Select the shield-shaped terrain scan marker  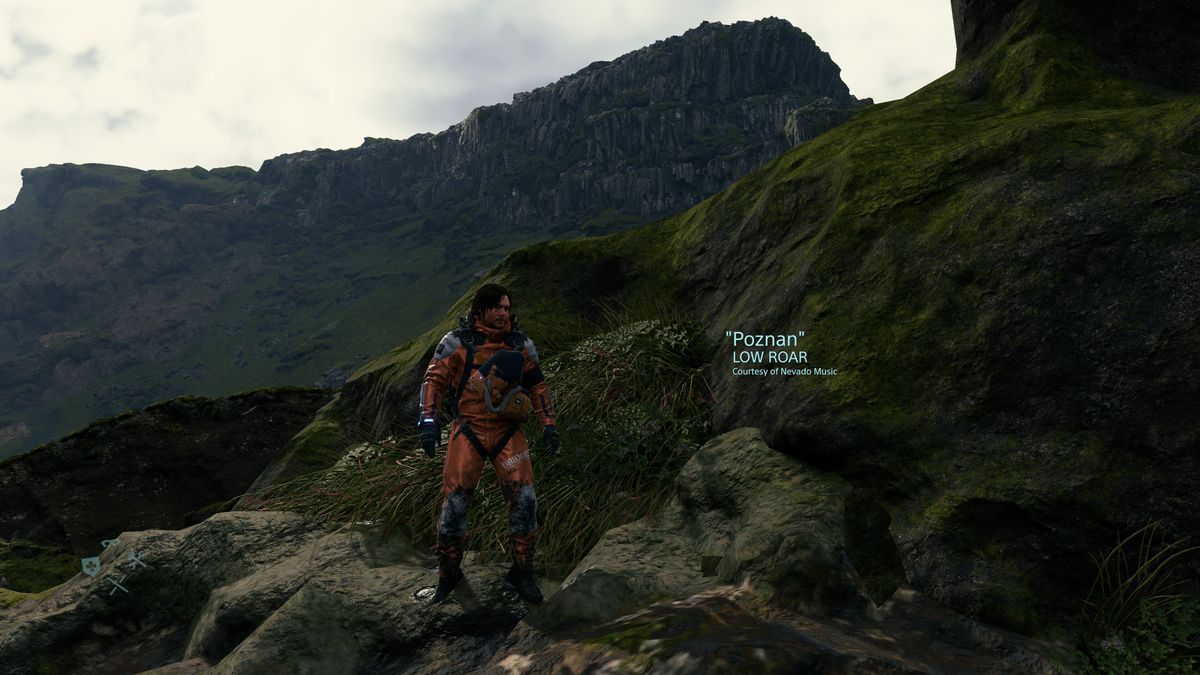90,565
